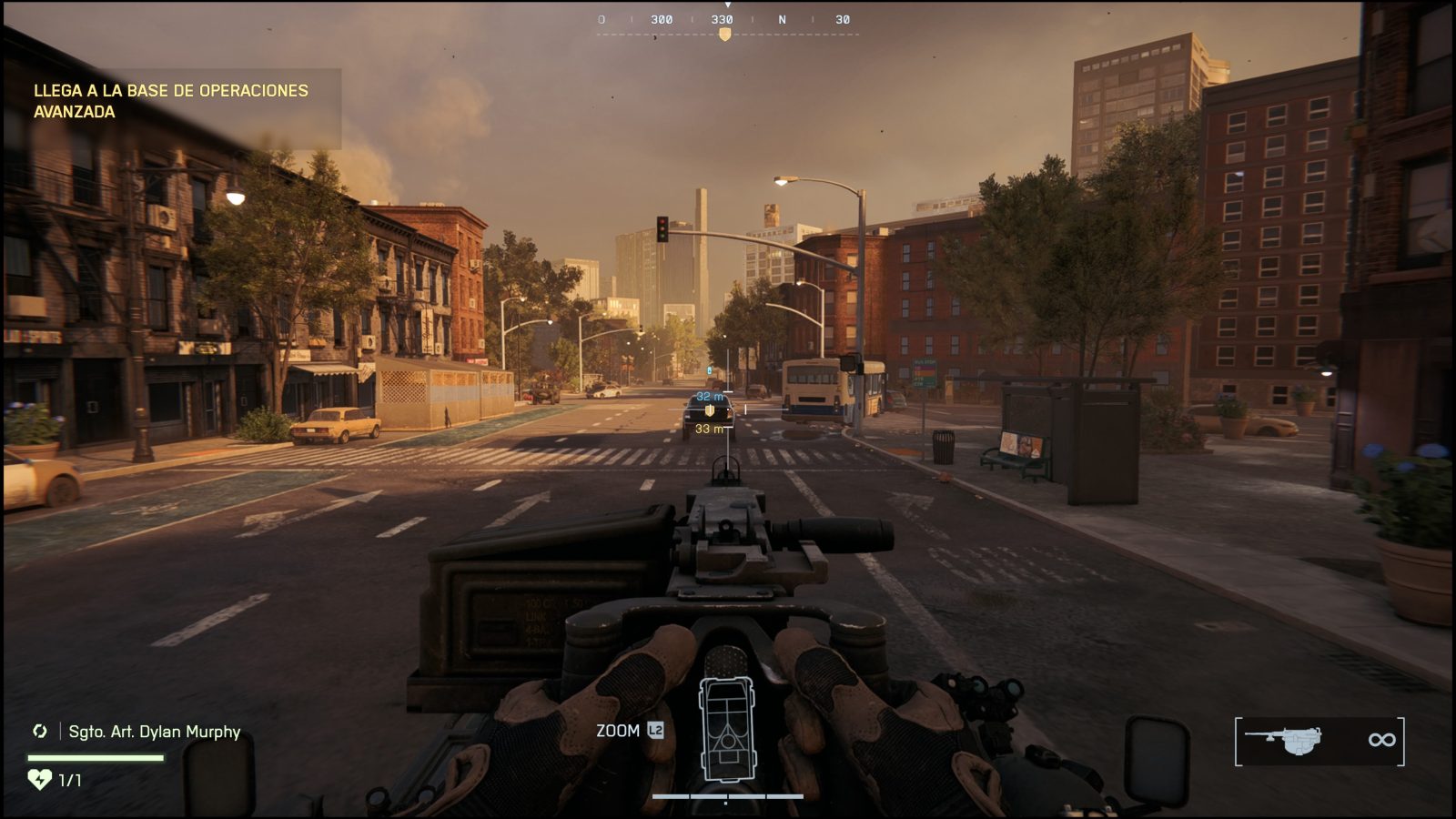Select the shield waypoint marker on the road

coord(710,410)
